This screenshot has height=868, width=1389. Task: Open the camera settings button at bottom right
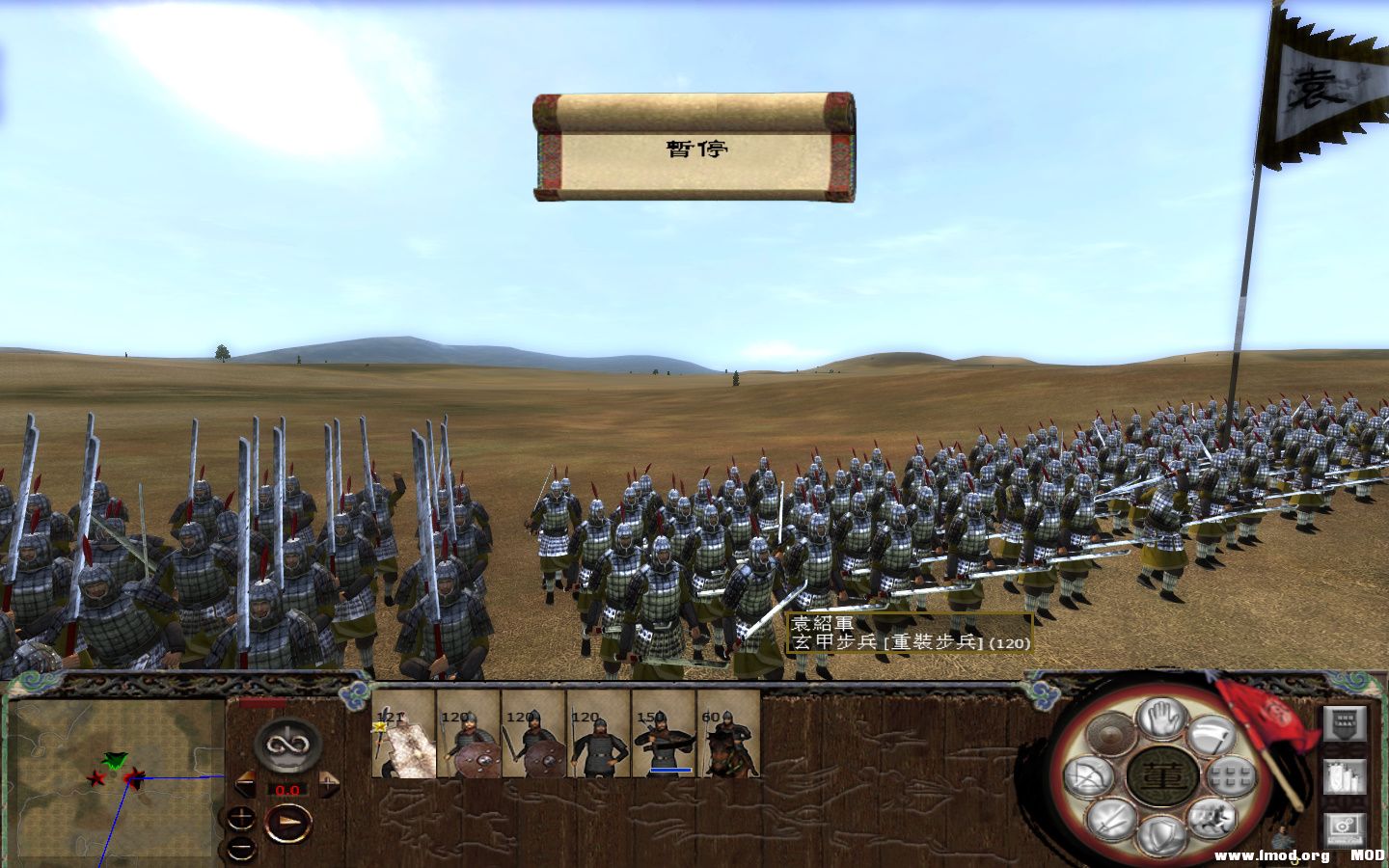click(1343, 827)
